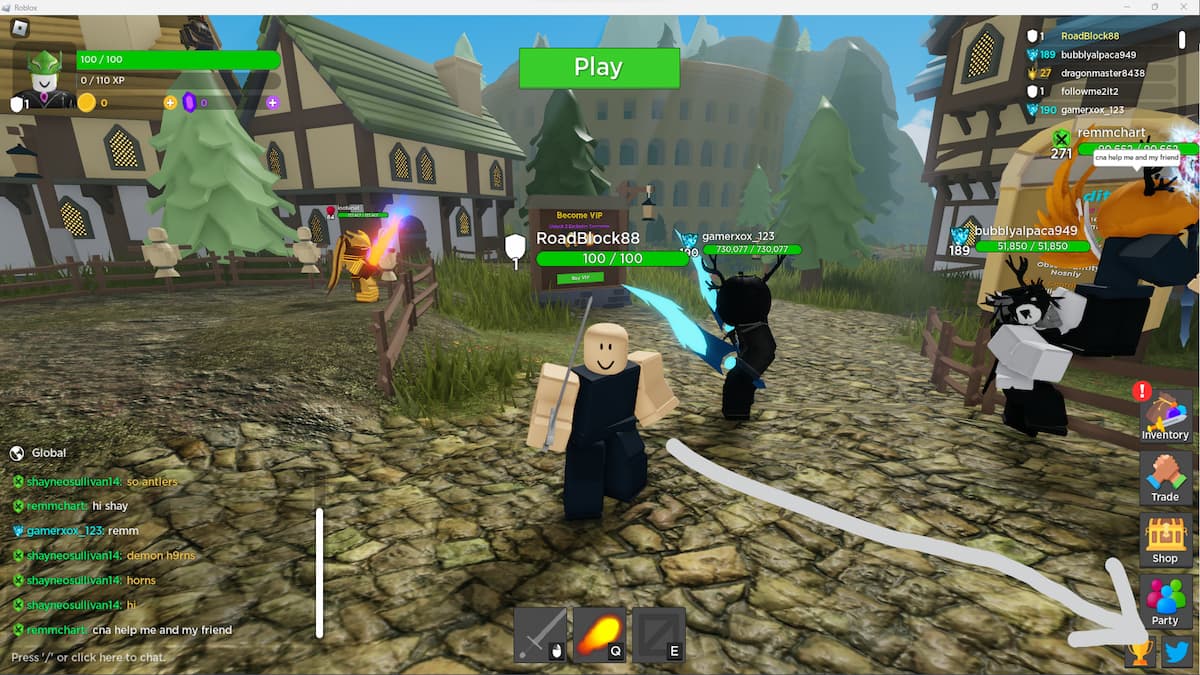Click the blue Twitter bird icon
This screenshot has height=675, width=1200.
point(1178,653)
